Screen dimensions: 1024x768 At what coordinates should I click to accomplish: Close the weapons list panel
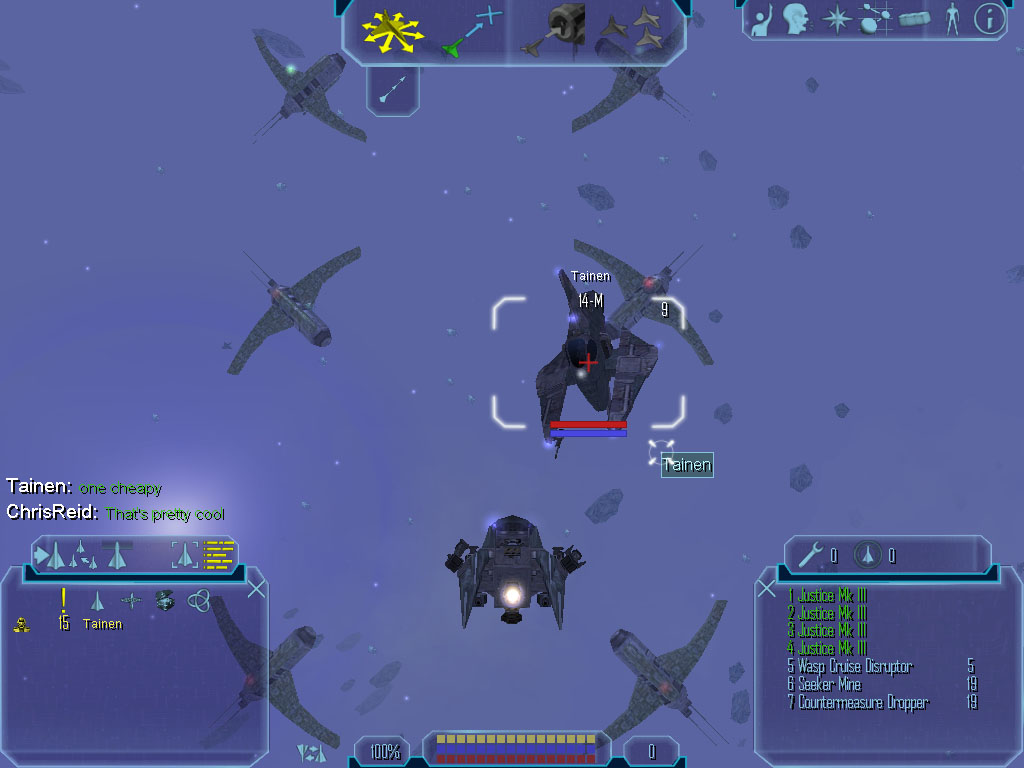click(x=767, y=589)
